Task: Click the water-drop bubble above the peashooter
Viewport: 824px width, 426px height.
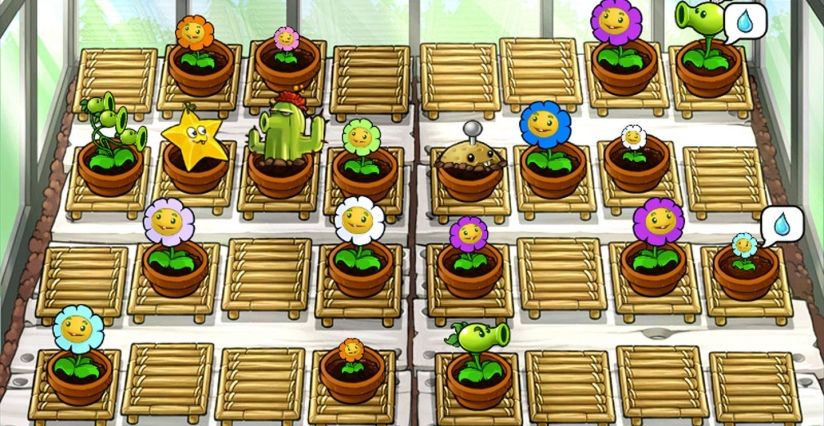Action: coord(741,21)
